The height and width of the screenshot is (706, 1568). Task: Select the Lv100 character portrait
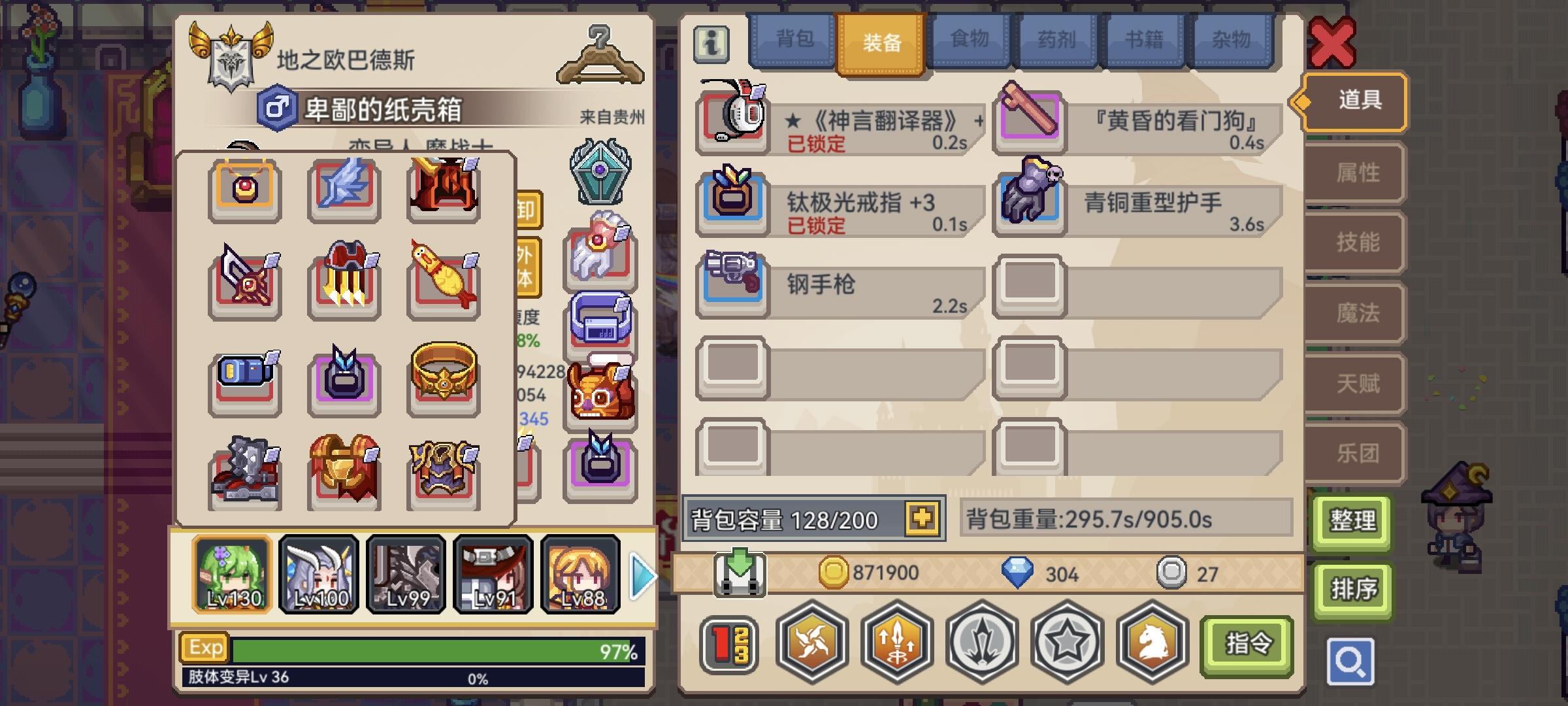point(319,574)
